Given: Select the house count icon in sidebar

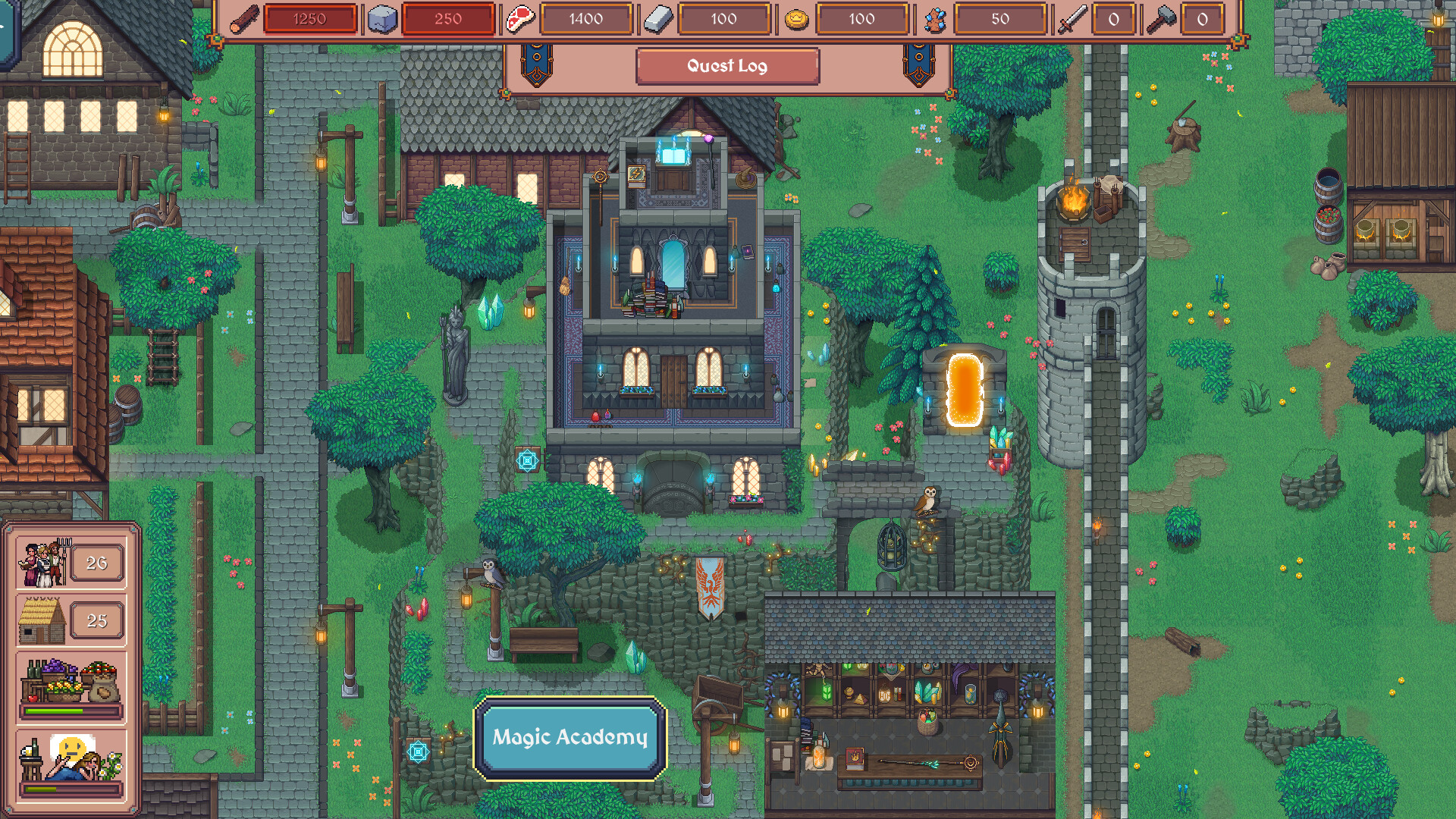Looking at the screenshot, I should 42,620.
